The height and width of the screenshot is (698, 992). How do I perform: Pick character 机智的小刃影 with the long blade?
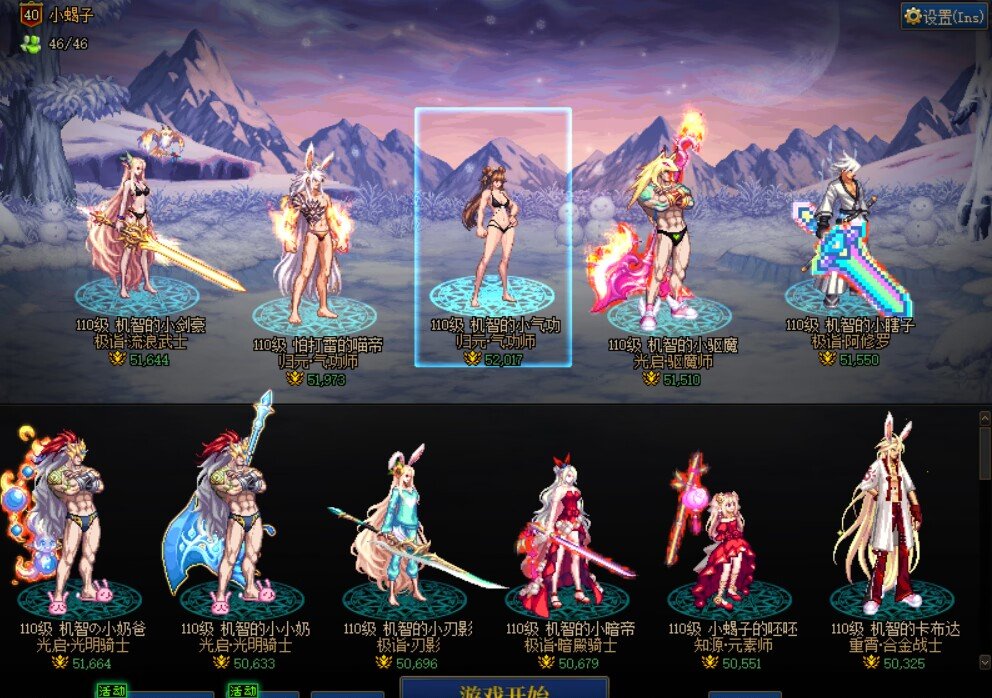click(406, 530)
